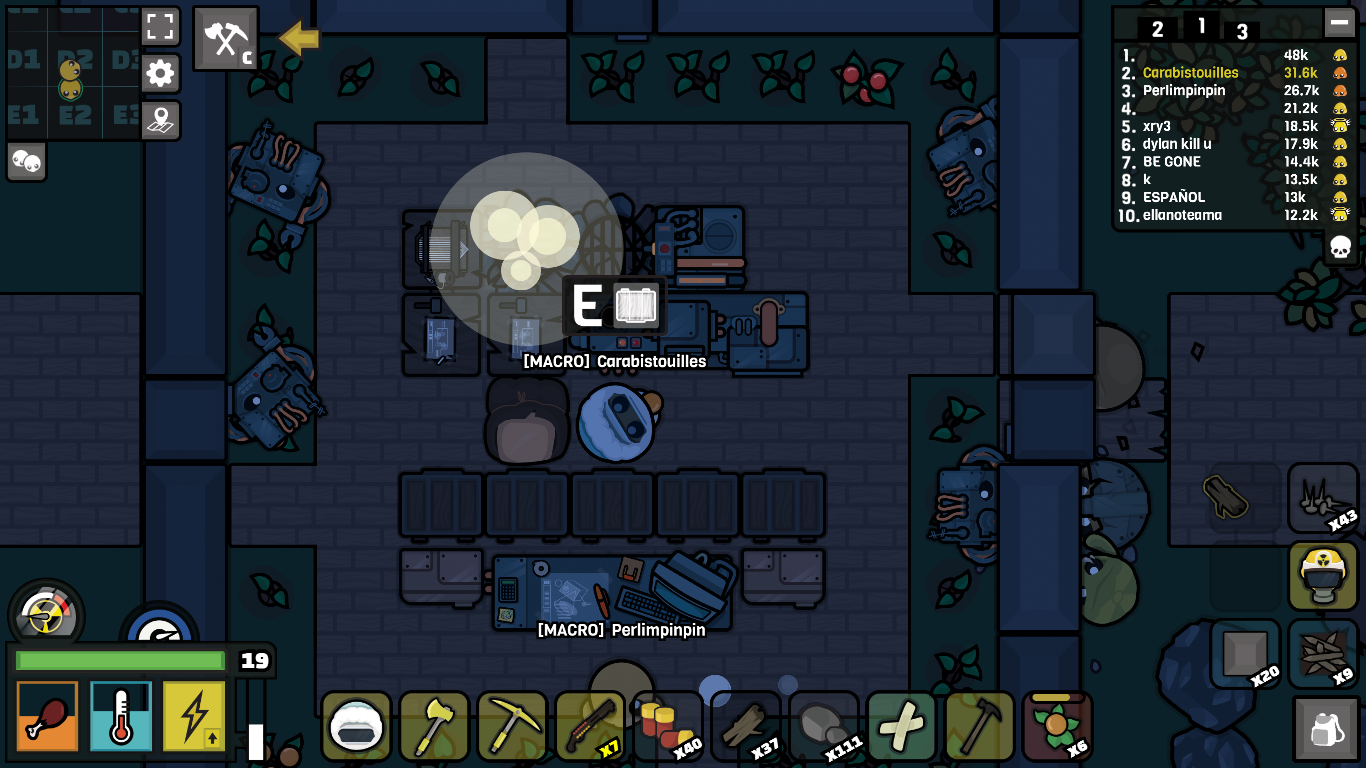Select the bandage item in the hotbar

tap(901, 726)
